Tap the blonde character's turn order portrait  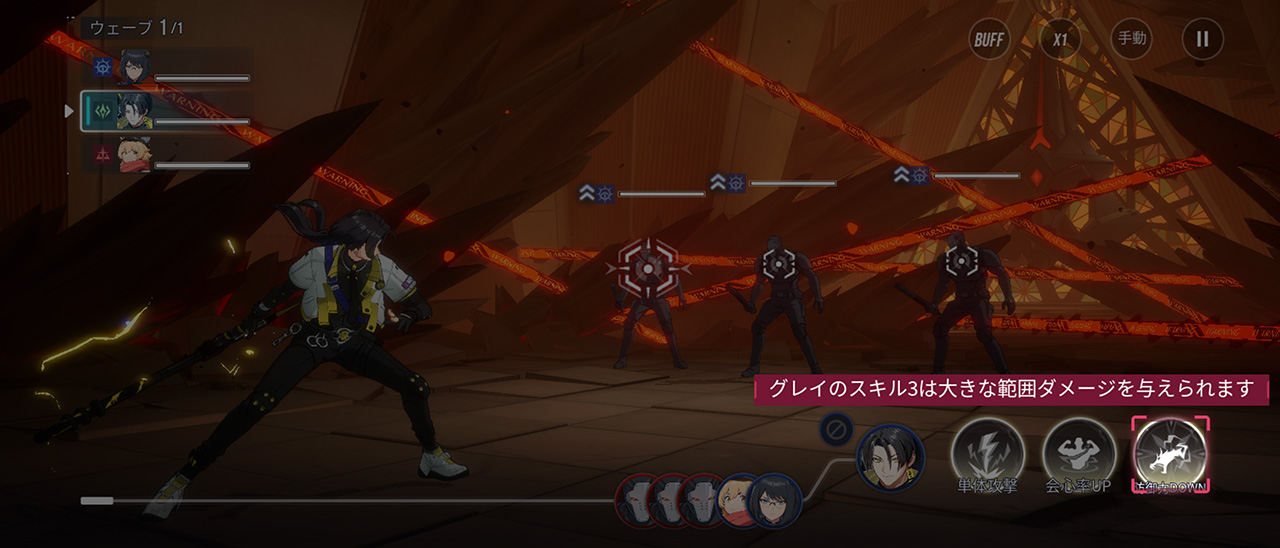click(740, 499)
